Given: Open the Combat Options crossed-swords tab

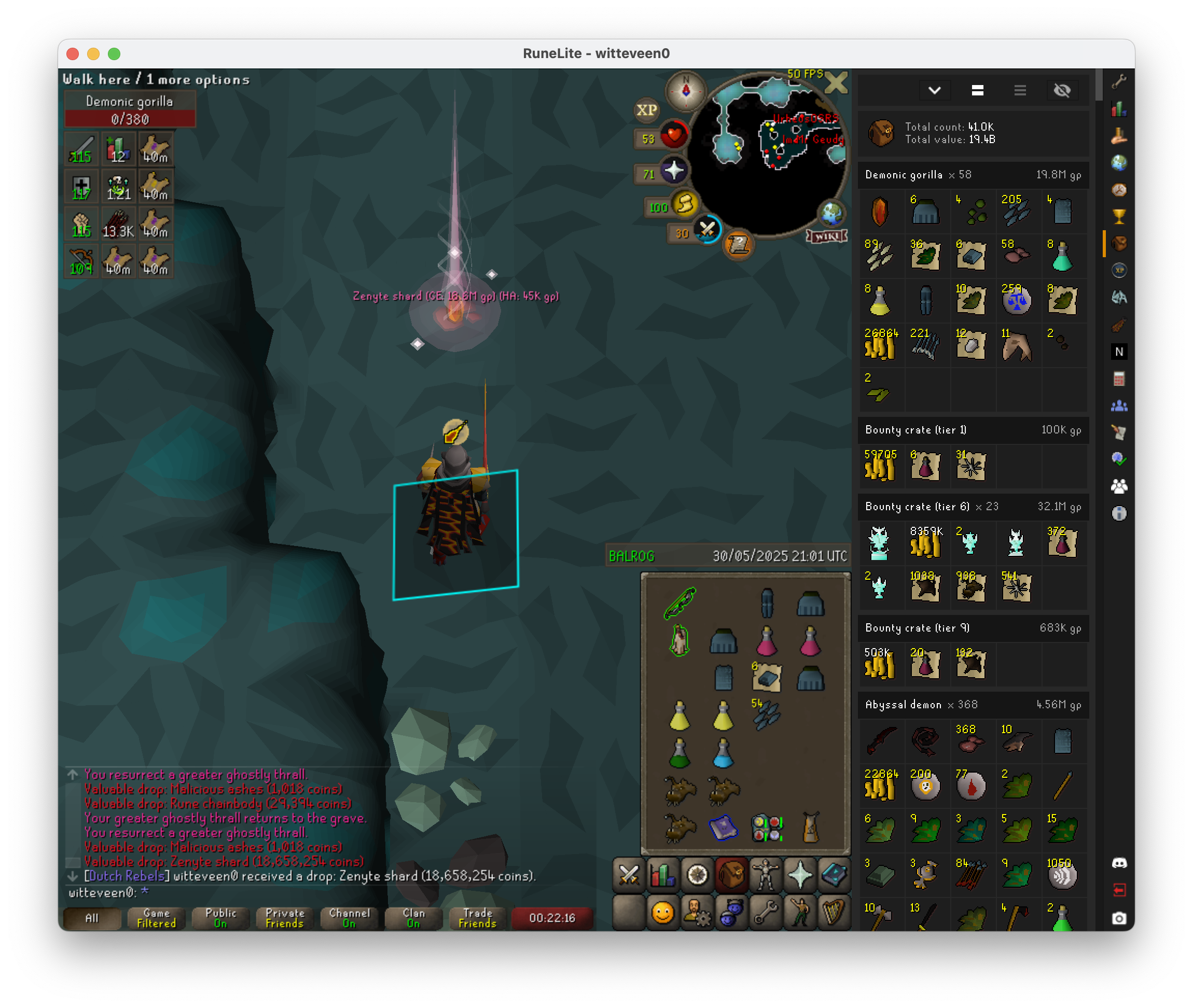Looking at the screenshot, I should pyautogui.click(x=629, y=874).
